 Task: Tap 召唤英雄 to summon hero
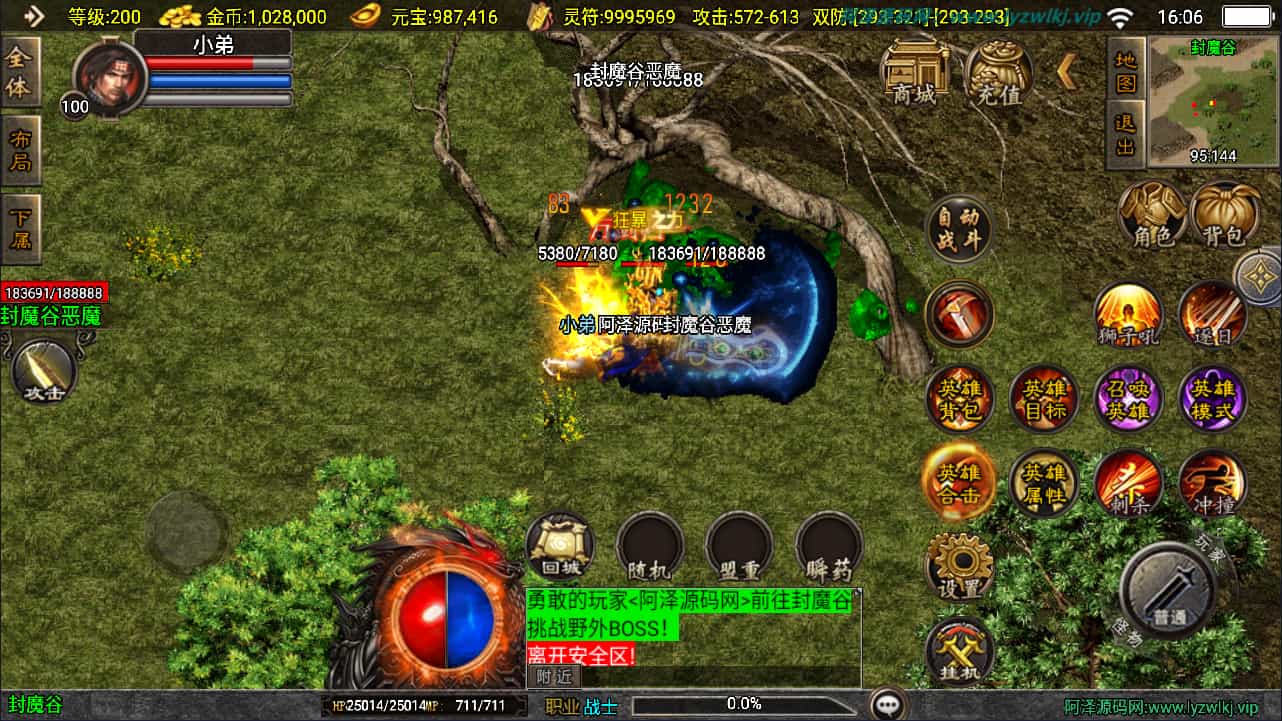(x=1128, y=400)
